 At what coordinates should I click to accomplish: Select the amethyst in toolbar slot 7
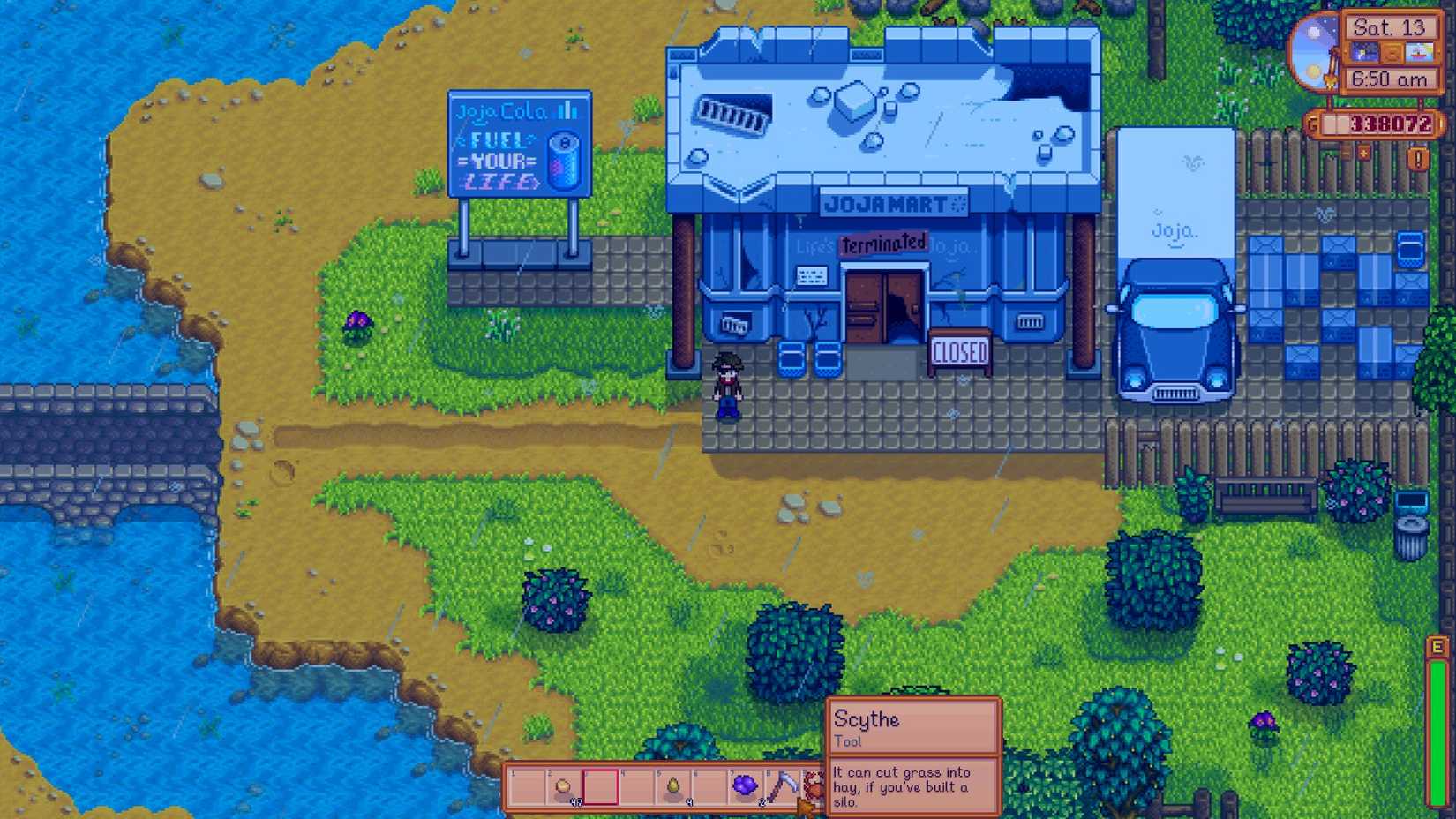745,784
